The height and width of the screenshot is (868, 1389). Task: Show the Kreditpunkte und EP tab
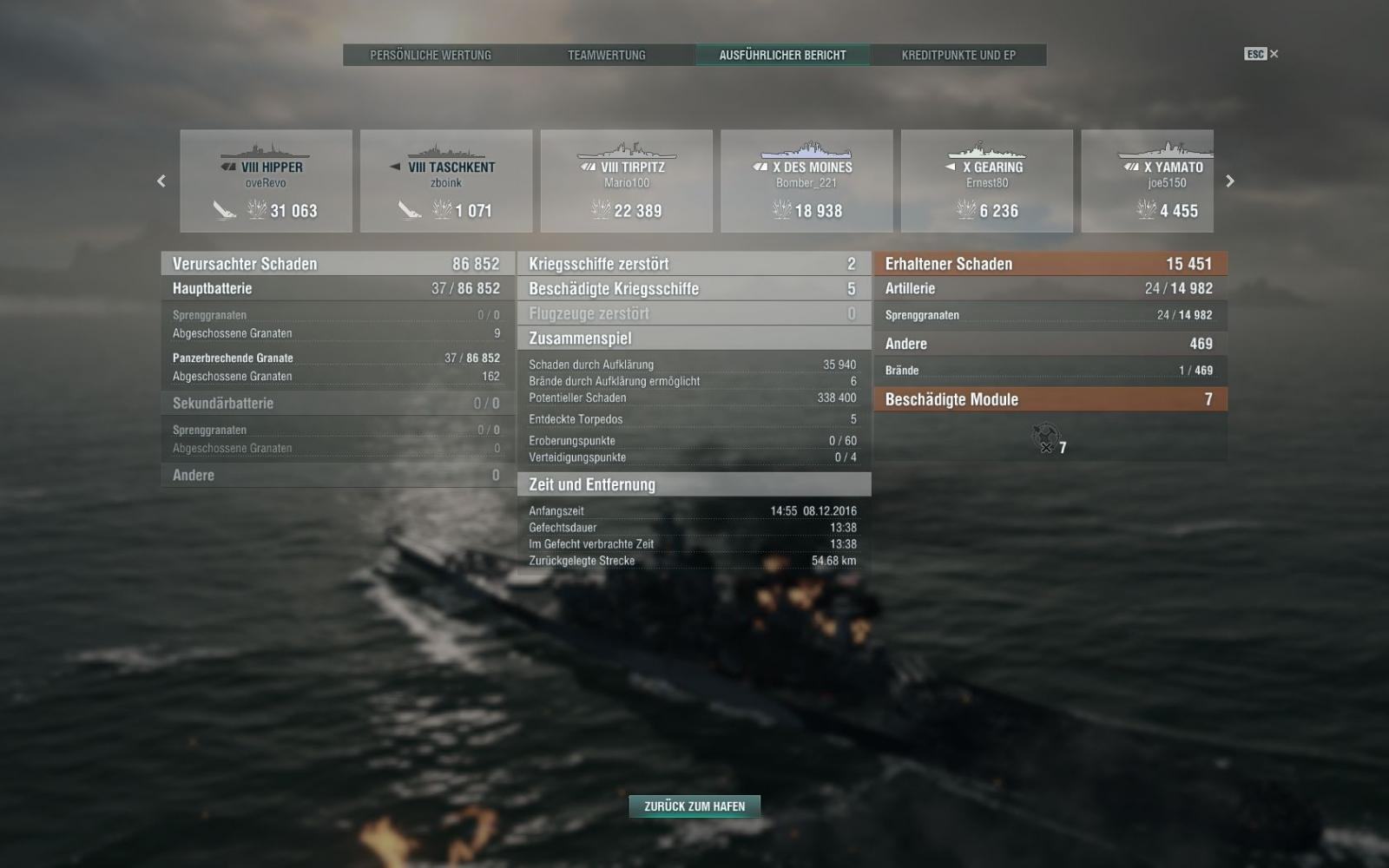click(958, 55)
